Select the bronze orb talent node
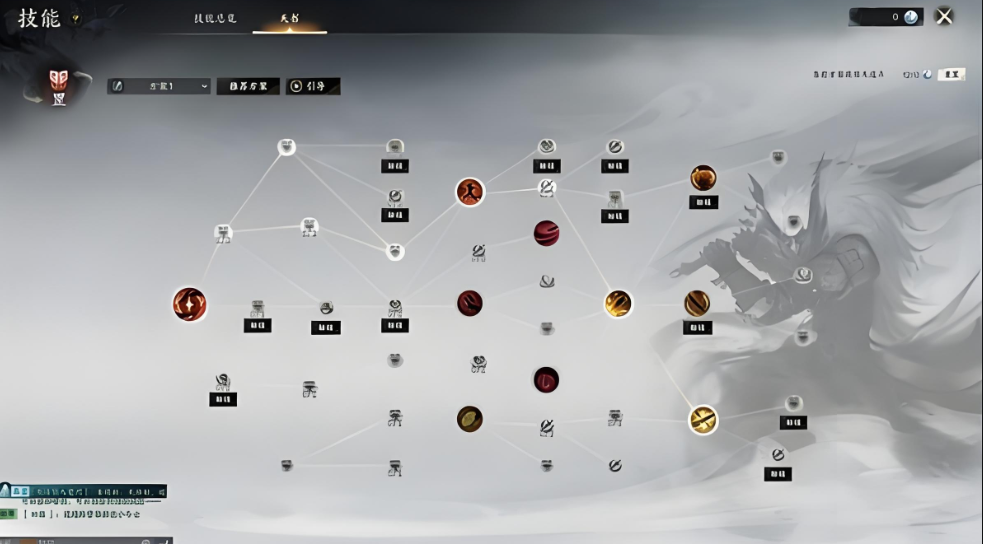This screenshot has height=544, width=983. coord(470,419)
